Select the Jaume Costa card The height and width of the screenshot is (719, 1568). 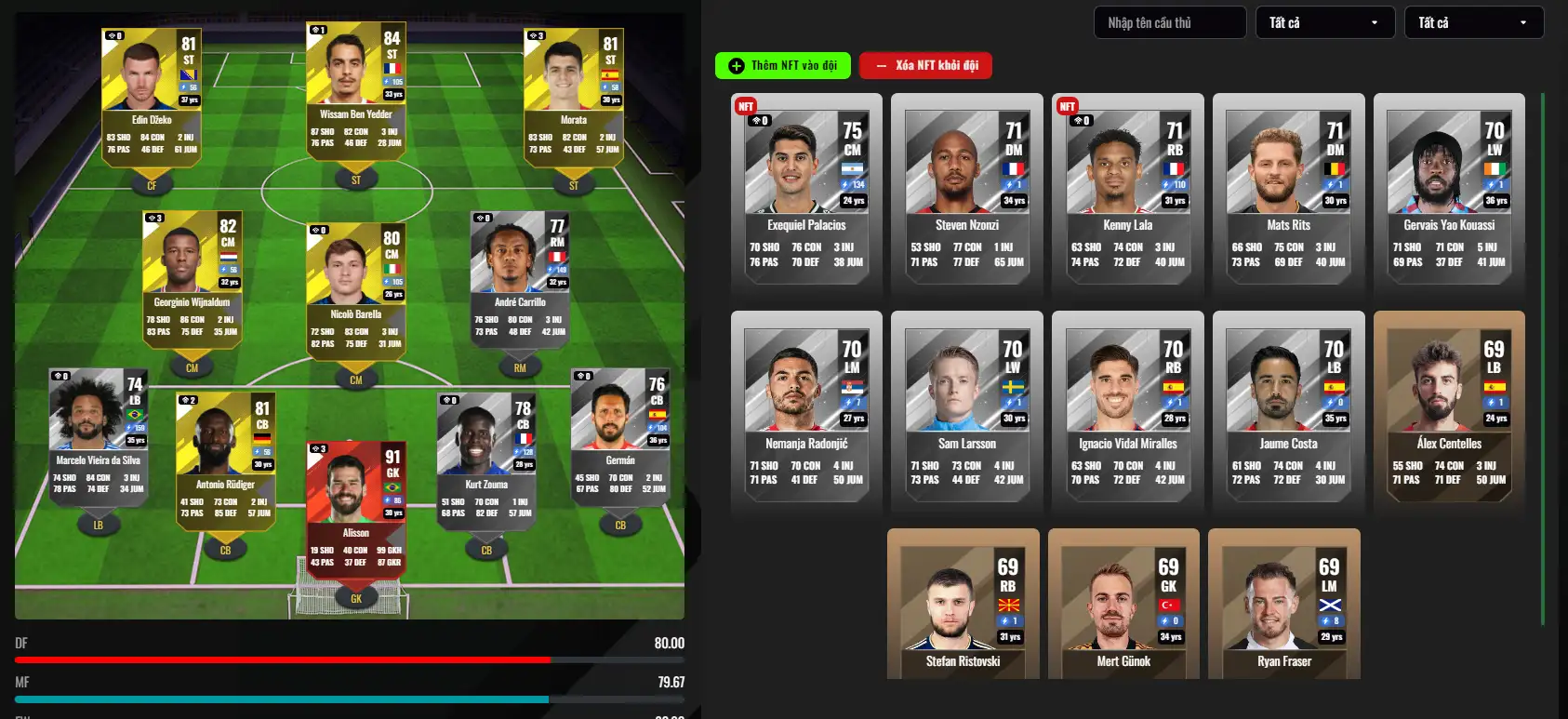[x=1288, y=412]
